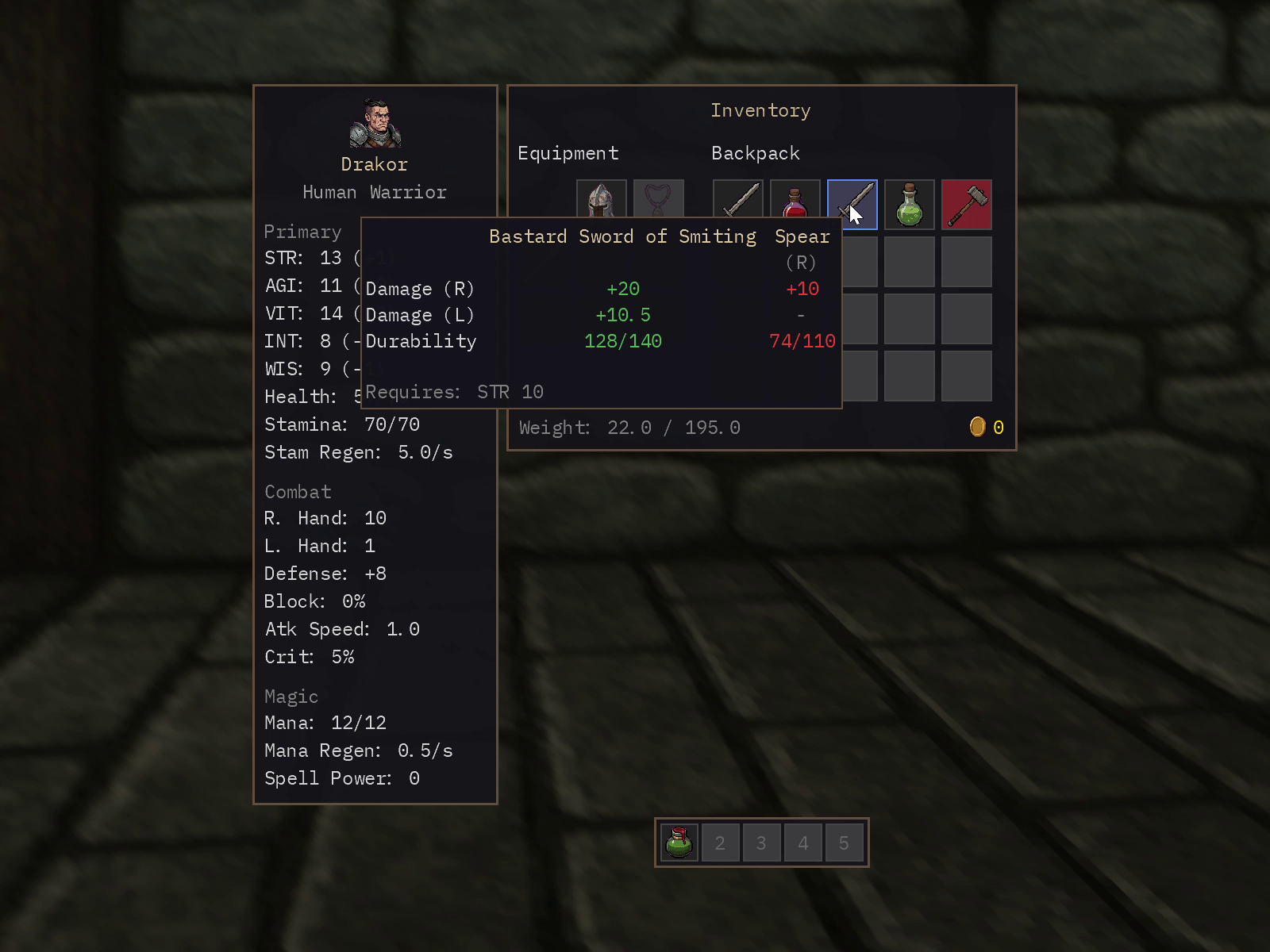Select the green potion in hotbar slot 1
This screenshot has height=952, width=1270.
[679, 843]
